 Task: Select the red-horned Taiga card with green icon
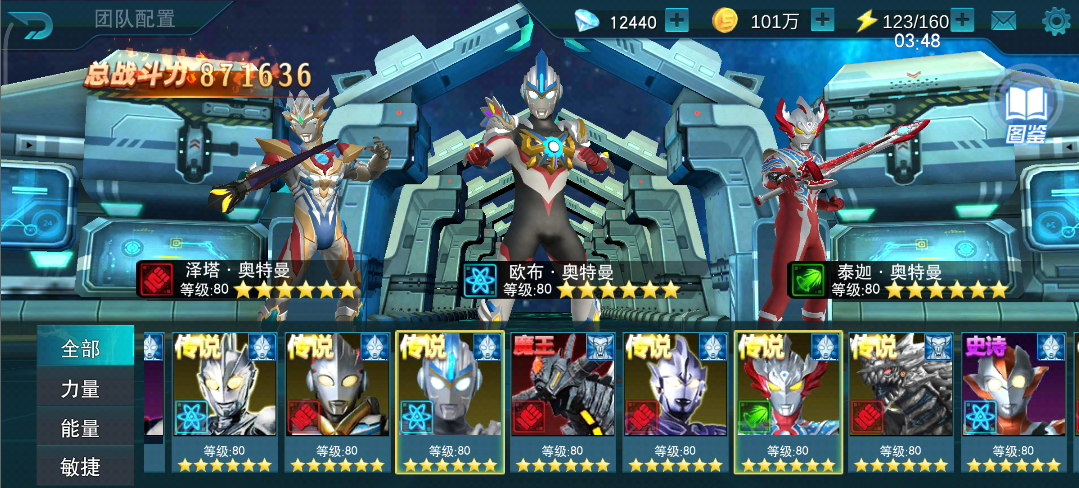[x=788, y=402]
